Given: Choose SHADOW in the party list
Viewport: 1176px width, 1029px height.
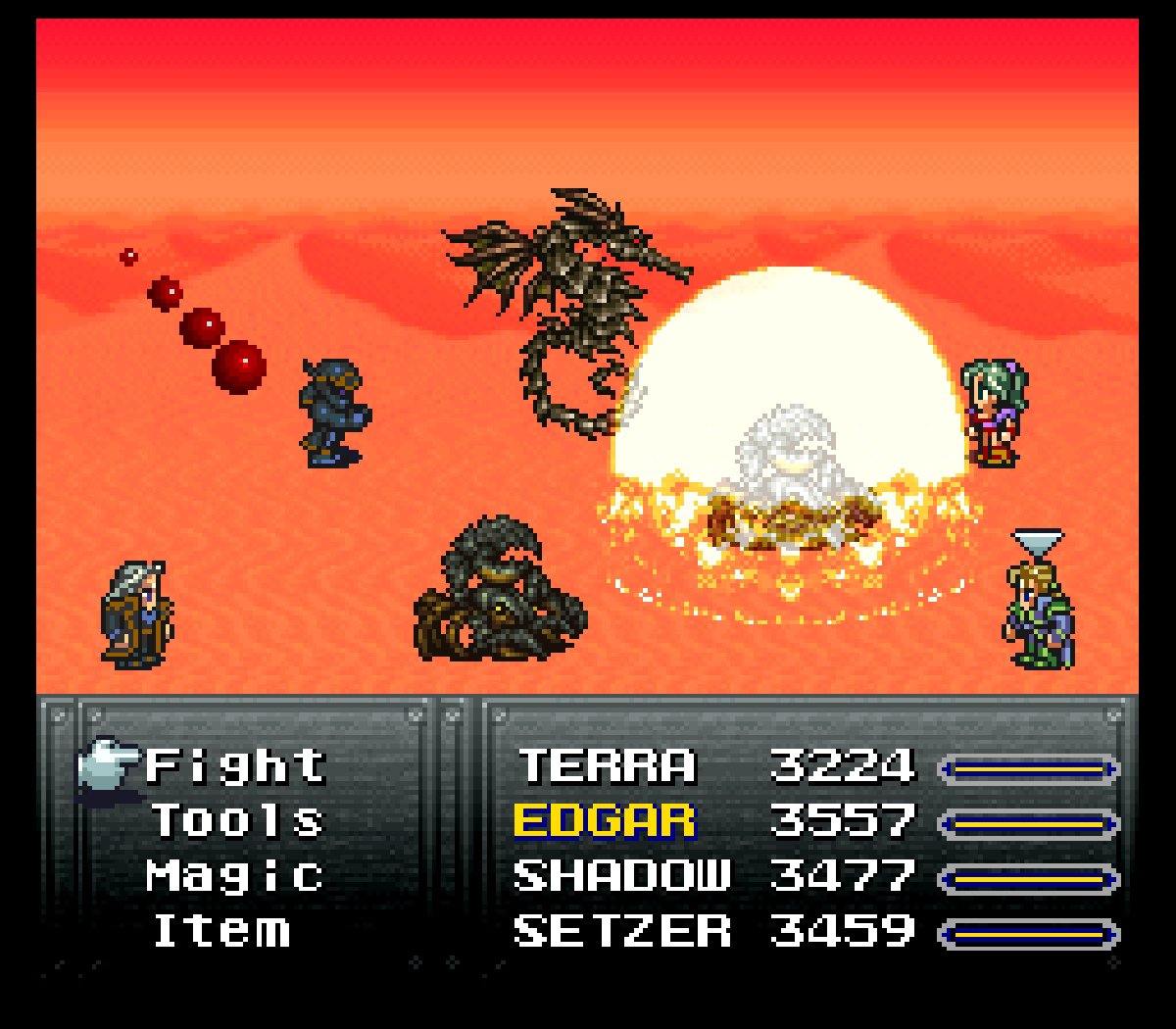Looking at the screenshot, I should tap(621, 875).
